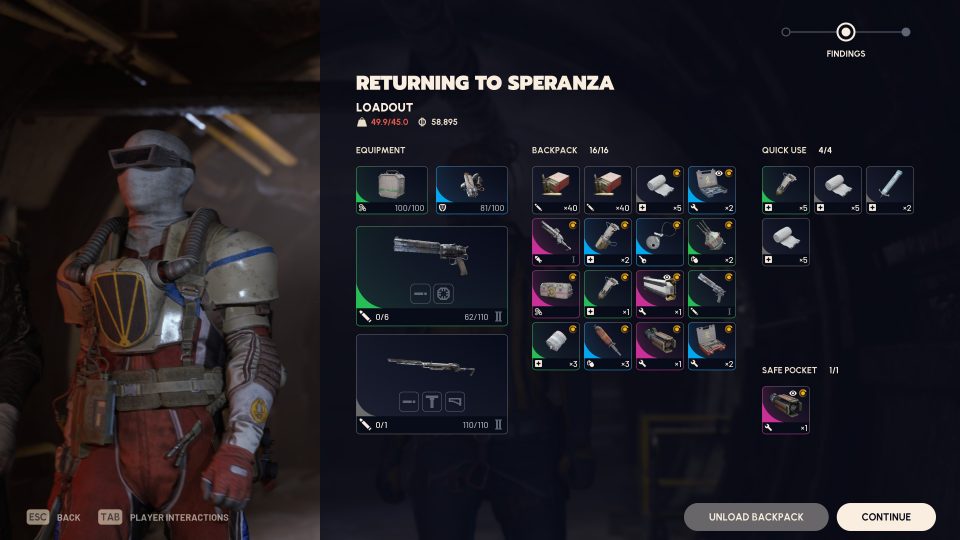
Task: Select the Findings step marker
Action: click(x=846, y=32)
